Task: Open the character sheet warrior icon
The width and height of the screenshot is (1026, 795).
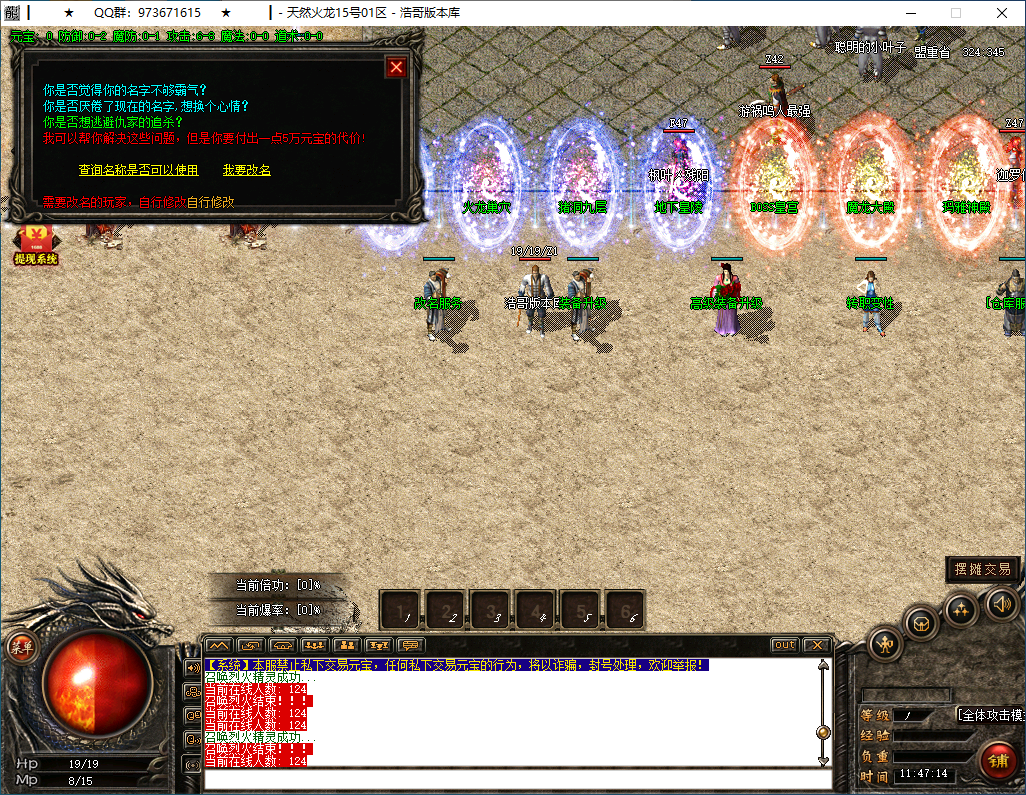Action: tap(885, 643)
